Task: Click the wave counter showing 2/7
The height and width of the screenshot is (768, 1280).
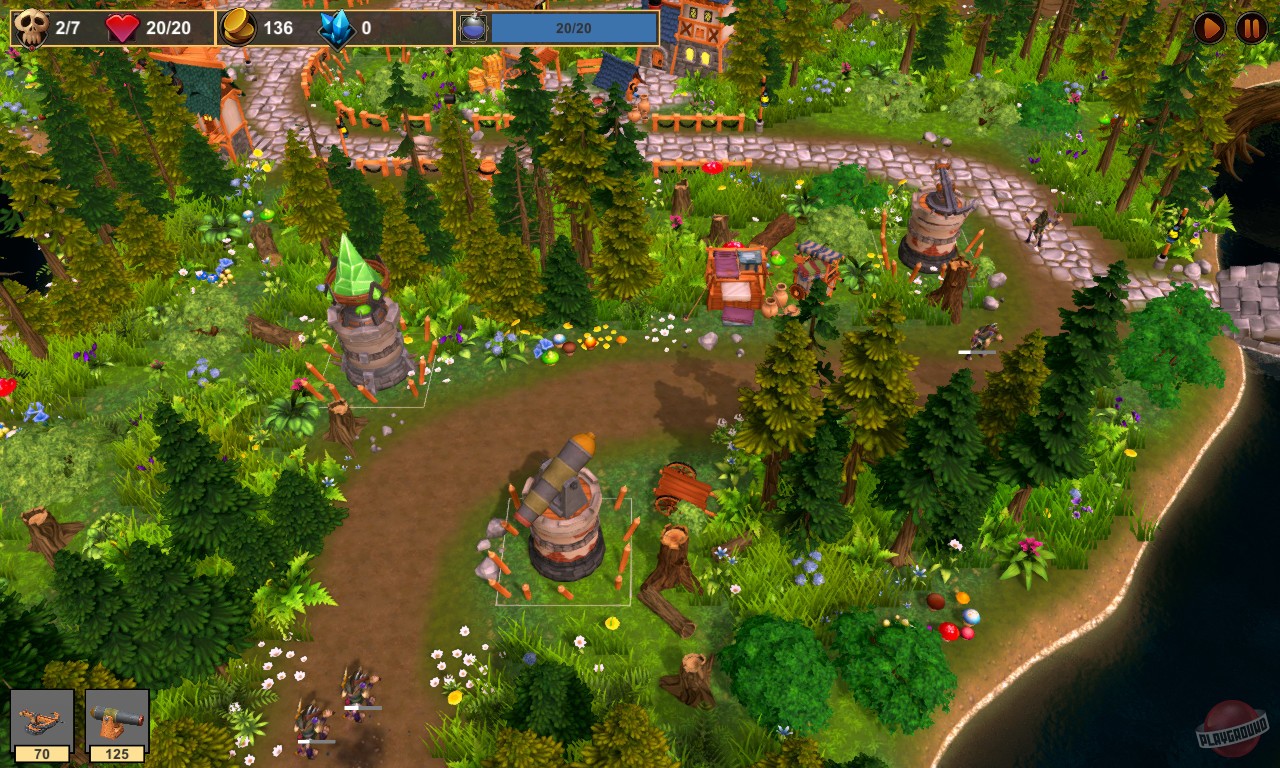Action: coord(67,27)
